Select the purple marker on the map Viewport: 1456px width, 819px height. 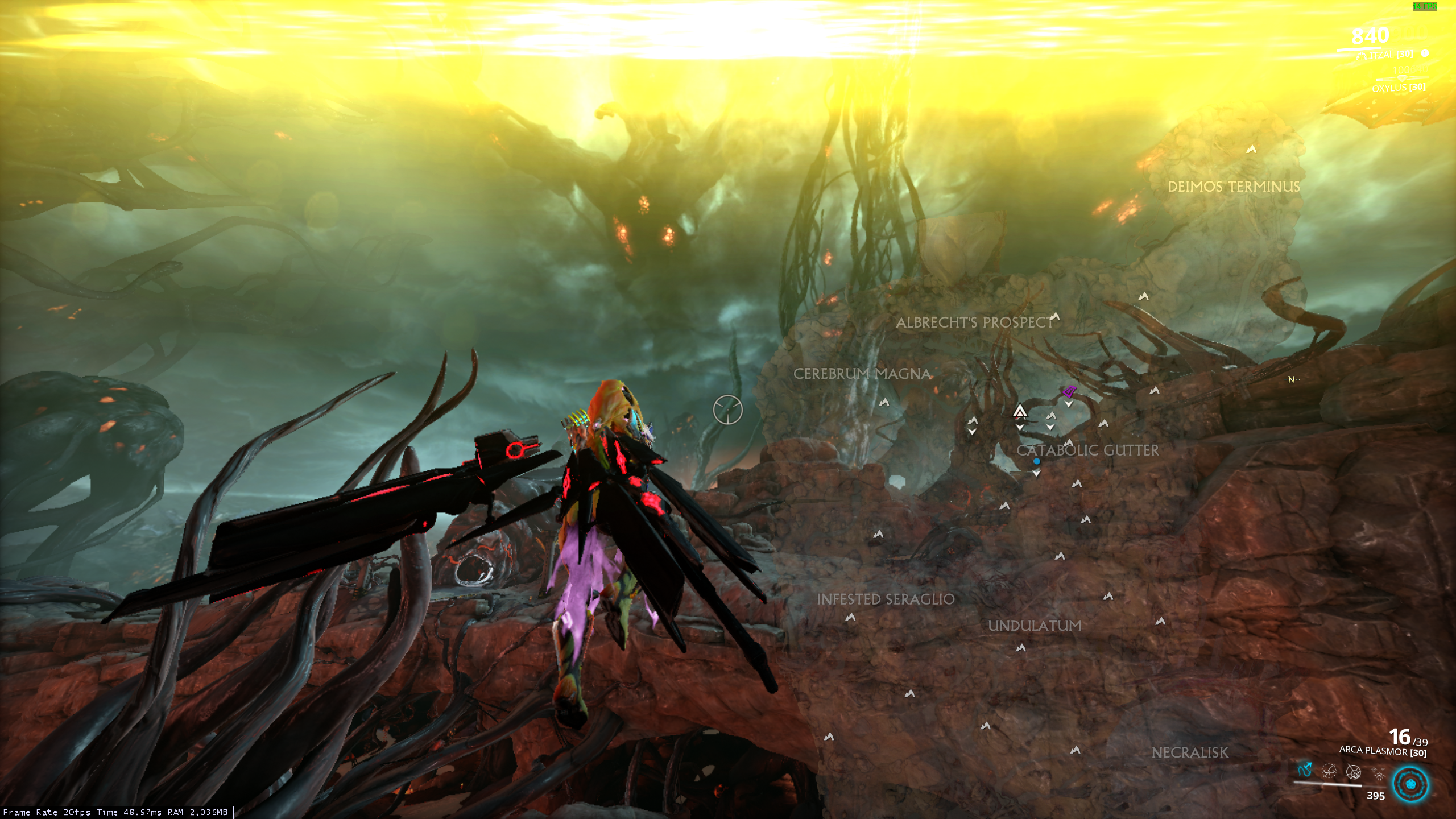coord(1070,391)
